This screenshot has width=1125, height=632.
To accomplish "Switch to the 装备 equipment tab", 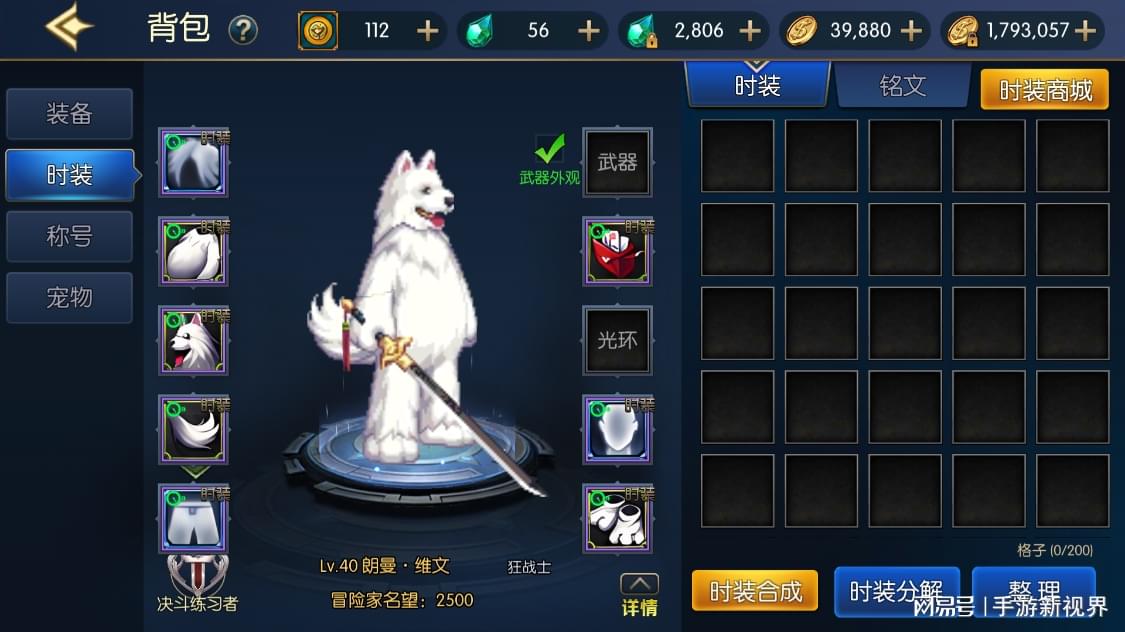I will (x=69, y=114).
